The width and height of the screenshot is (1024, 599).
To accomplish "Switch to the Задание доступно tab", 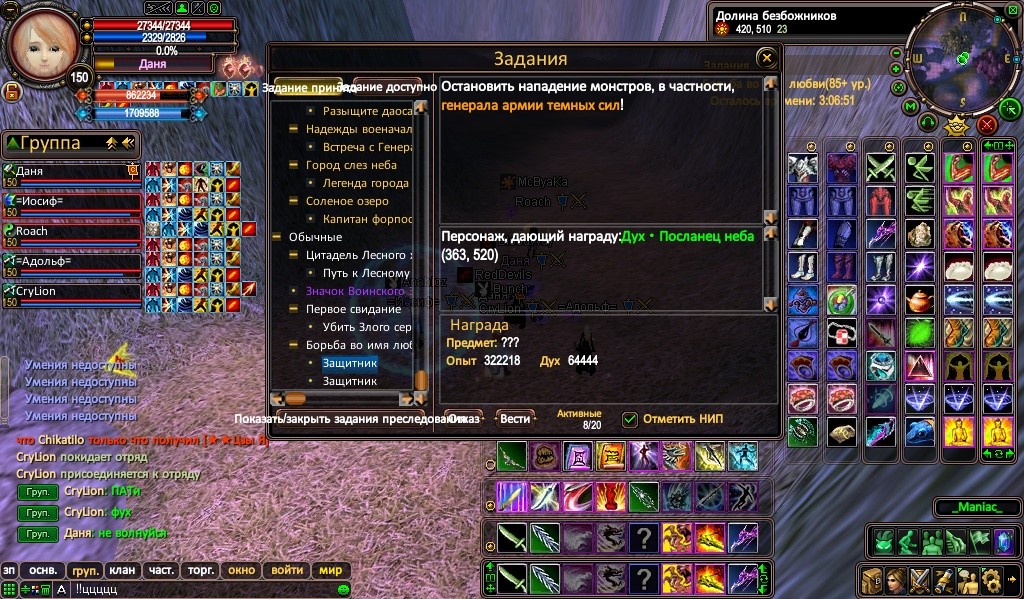I will [393, 87].
